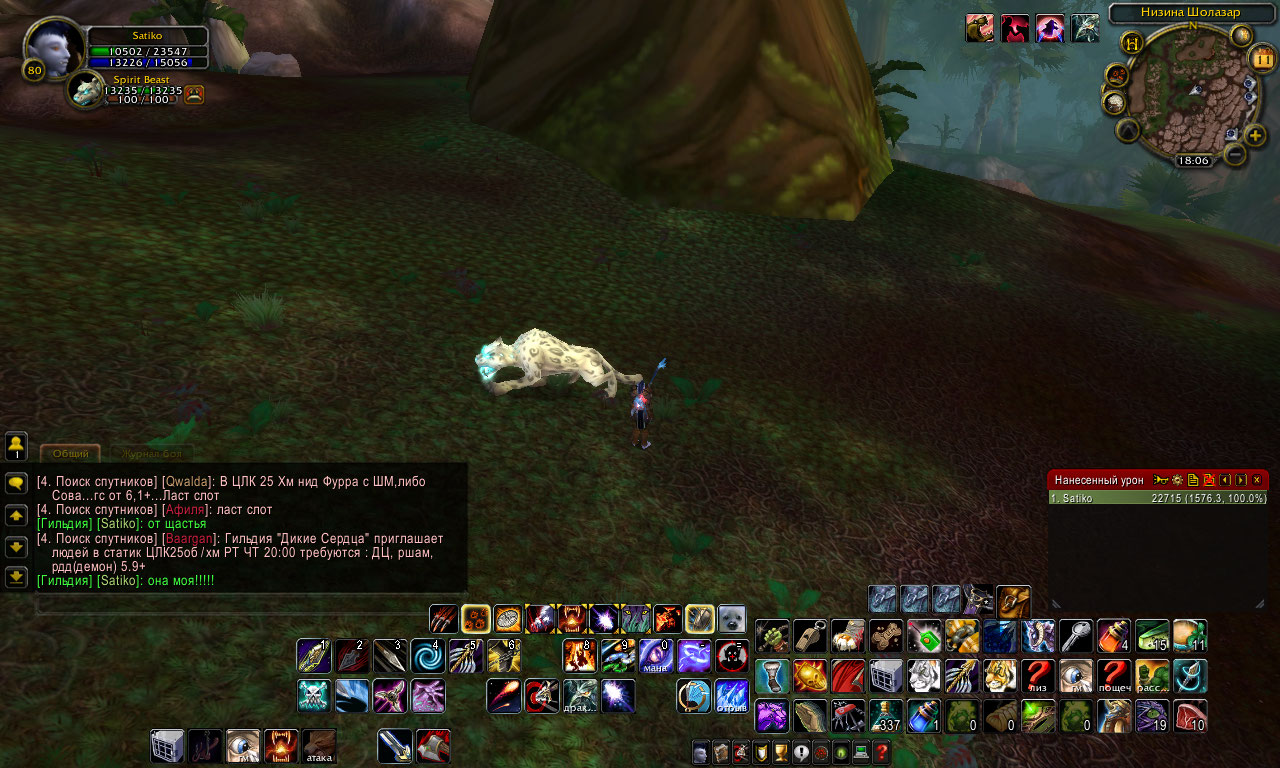The height and width of the screenshot is (768, 1280).
Task: Select the Satiko player portrait
Action: tap(54, 47)
